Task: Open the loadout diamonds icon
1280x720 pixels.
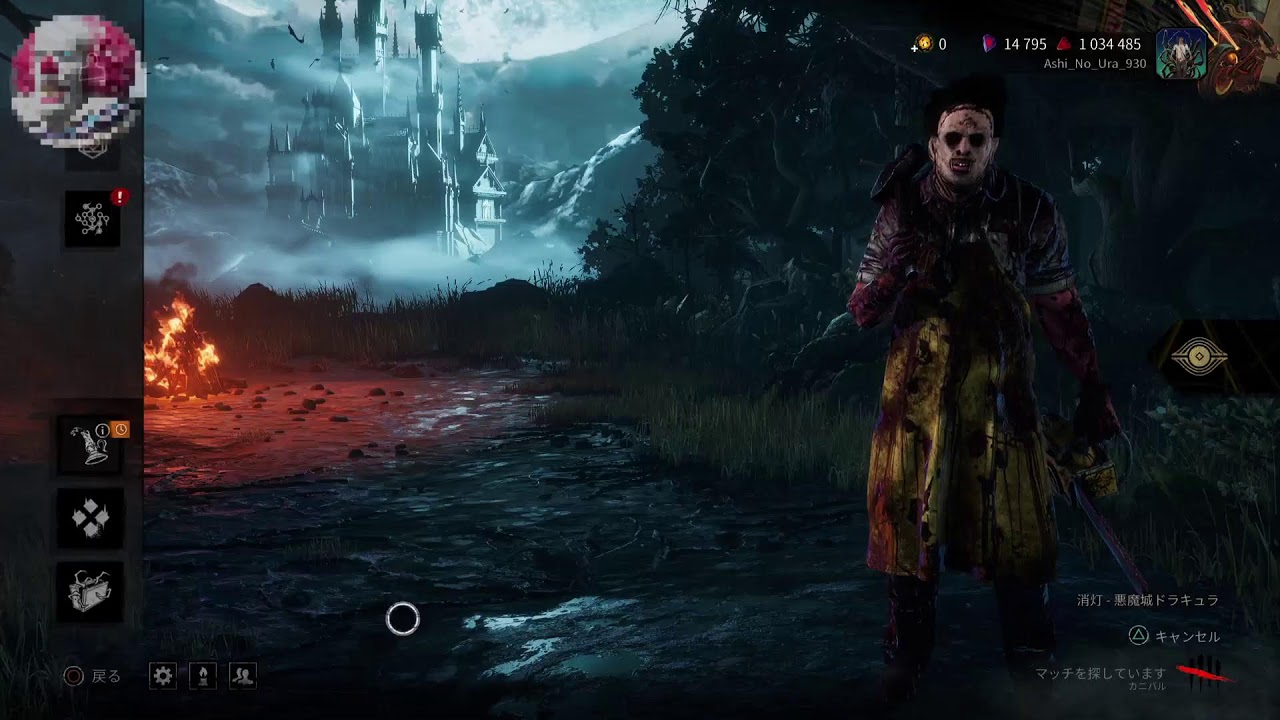Action: pos(91,518)
